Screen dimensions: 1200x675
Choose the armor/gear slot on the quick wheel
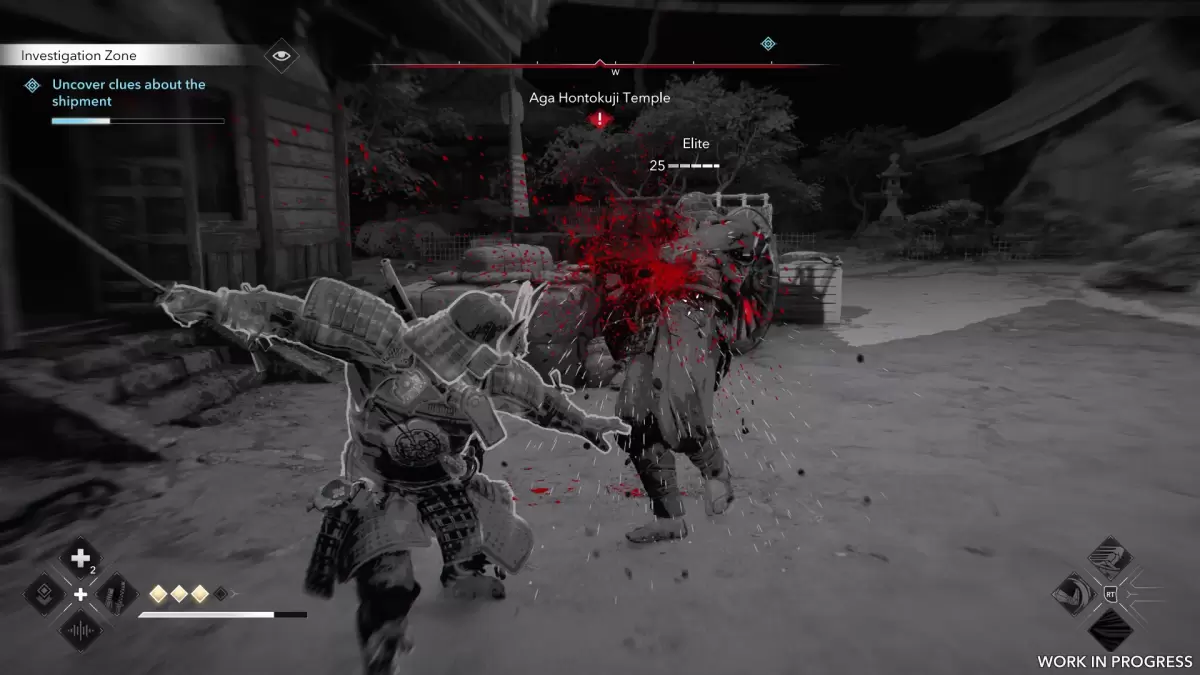click(x=117, y=594)
